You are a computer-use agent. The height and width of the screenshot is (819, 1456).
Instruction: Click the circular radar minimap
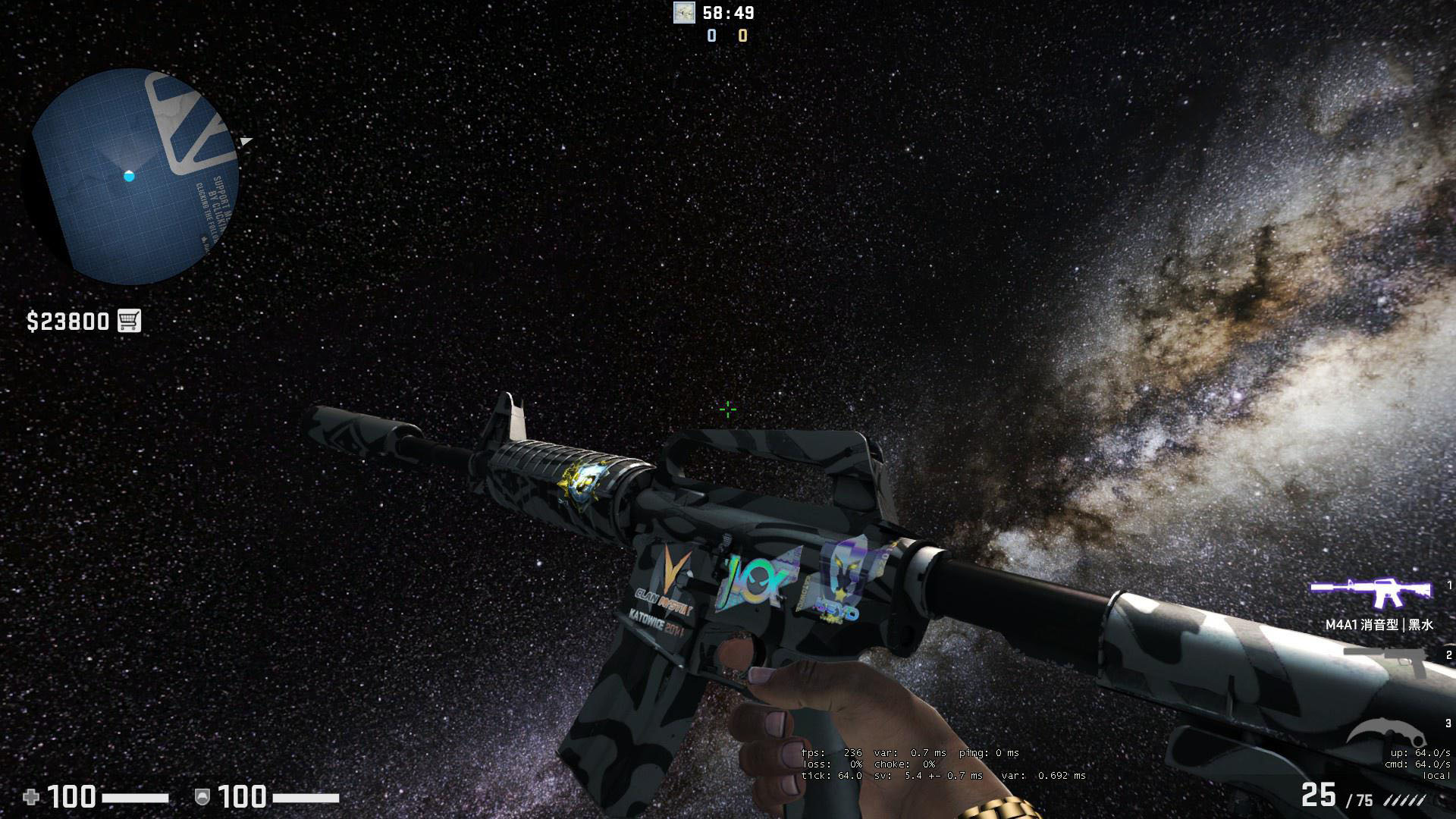click(135, 177)
